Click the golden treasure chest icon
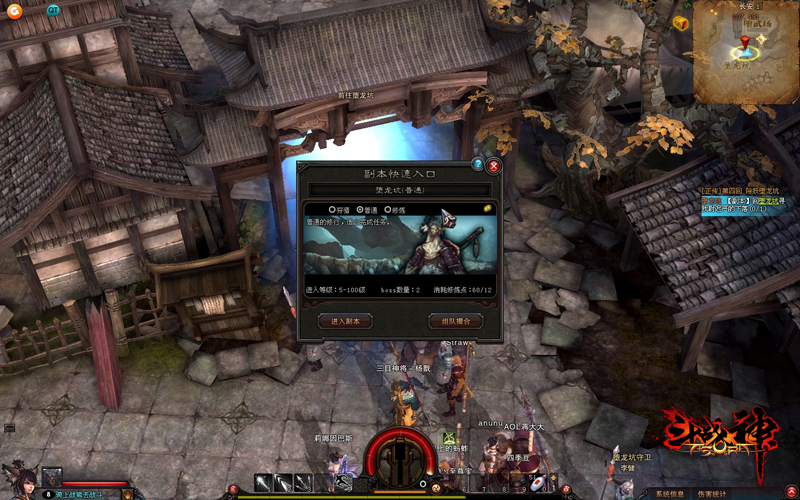Image resolution: width=800 pixels, height=500 pixels. (x=680, y=22)
